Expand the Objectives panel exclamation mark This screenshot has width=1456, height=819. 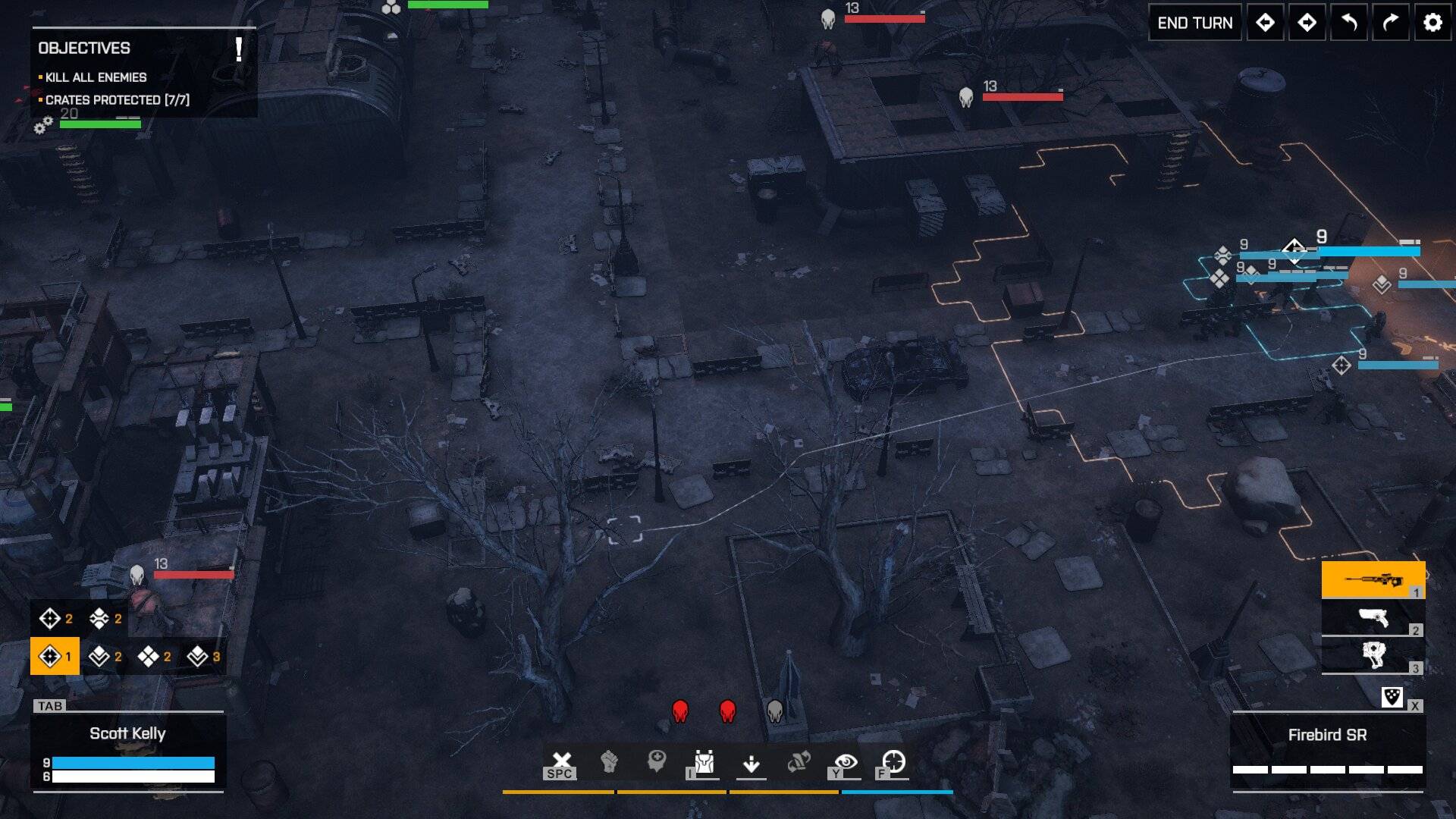coord(239,49)
